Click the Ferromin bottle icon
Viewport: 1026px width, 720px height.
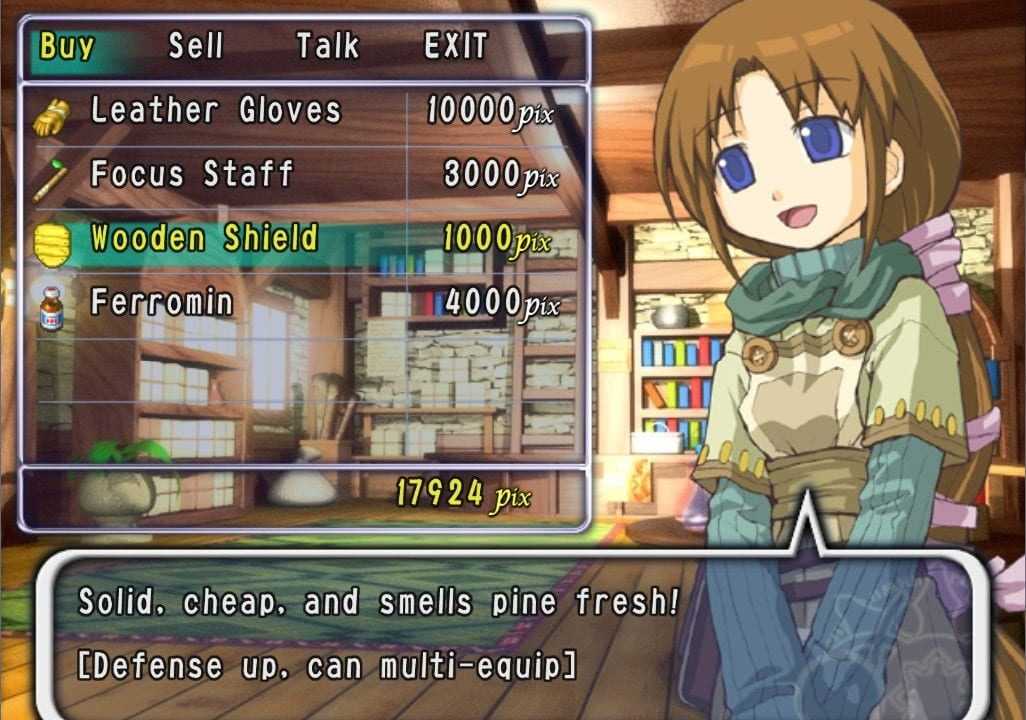pyautogui.click(x=51, y=303)
